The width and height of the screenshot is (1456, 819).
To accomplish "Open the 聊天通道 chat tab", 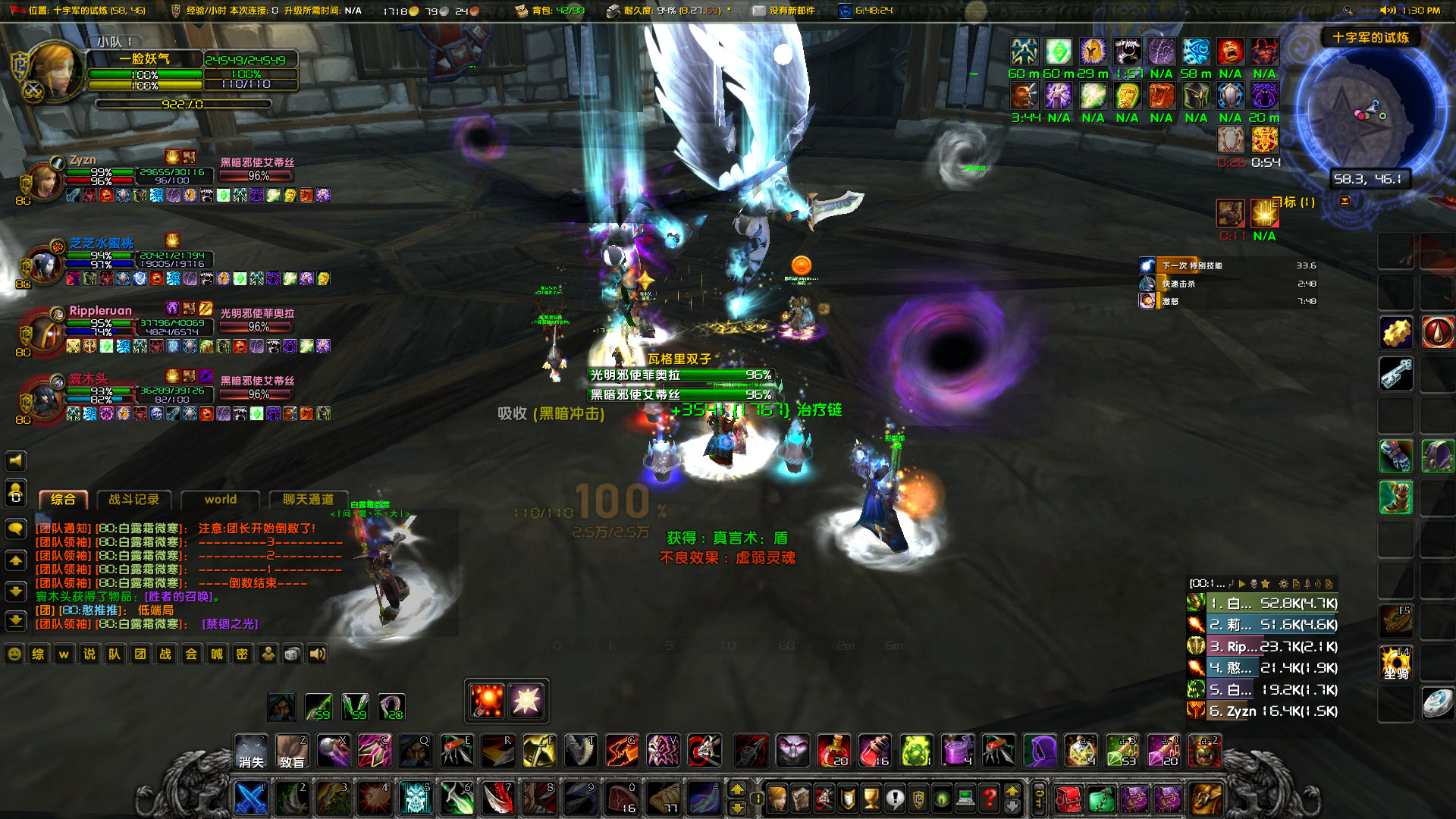I will coord(306,500).
